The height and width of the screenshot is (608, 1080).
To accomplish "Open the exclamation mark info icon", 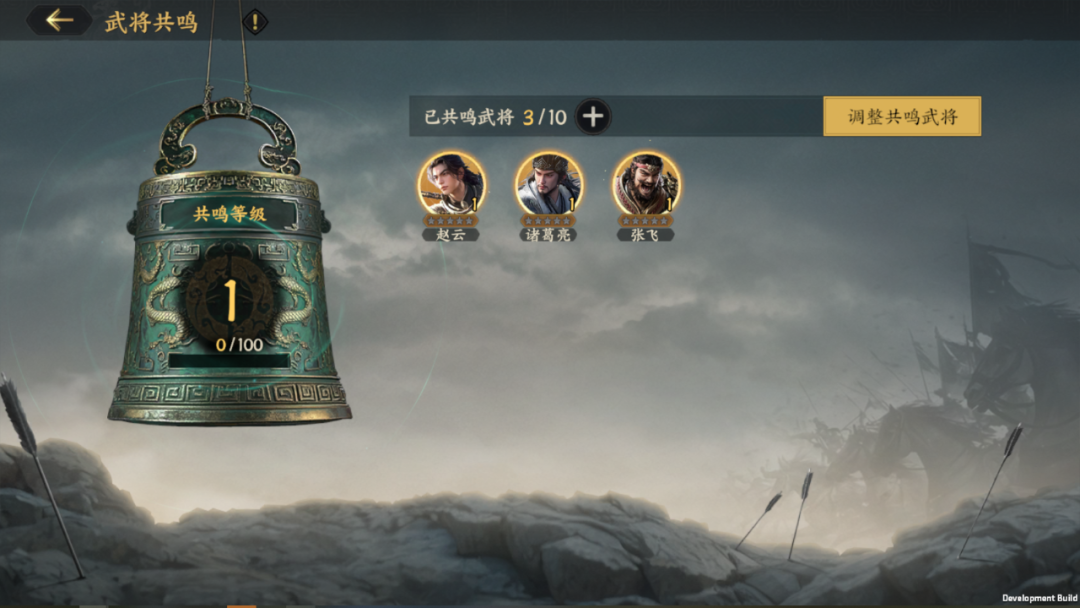I will tap(255, 21).
